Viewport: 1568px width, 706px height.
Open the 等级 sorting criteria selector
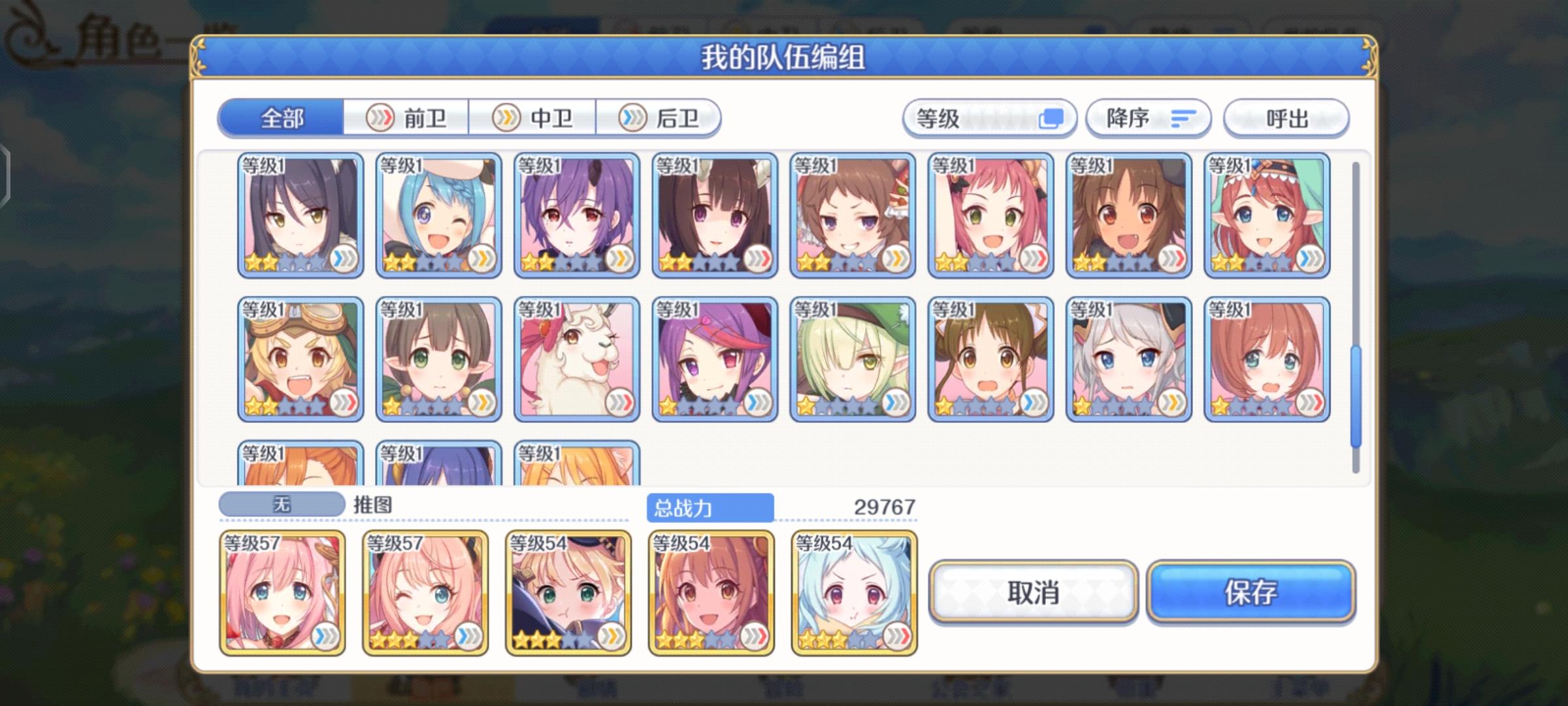point(988,118)
